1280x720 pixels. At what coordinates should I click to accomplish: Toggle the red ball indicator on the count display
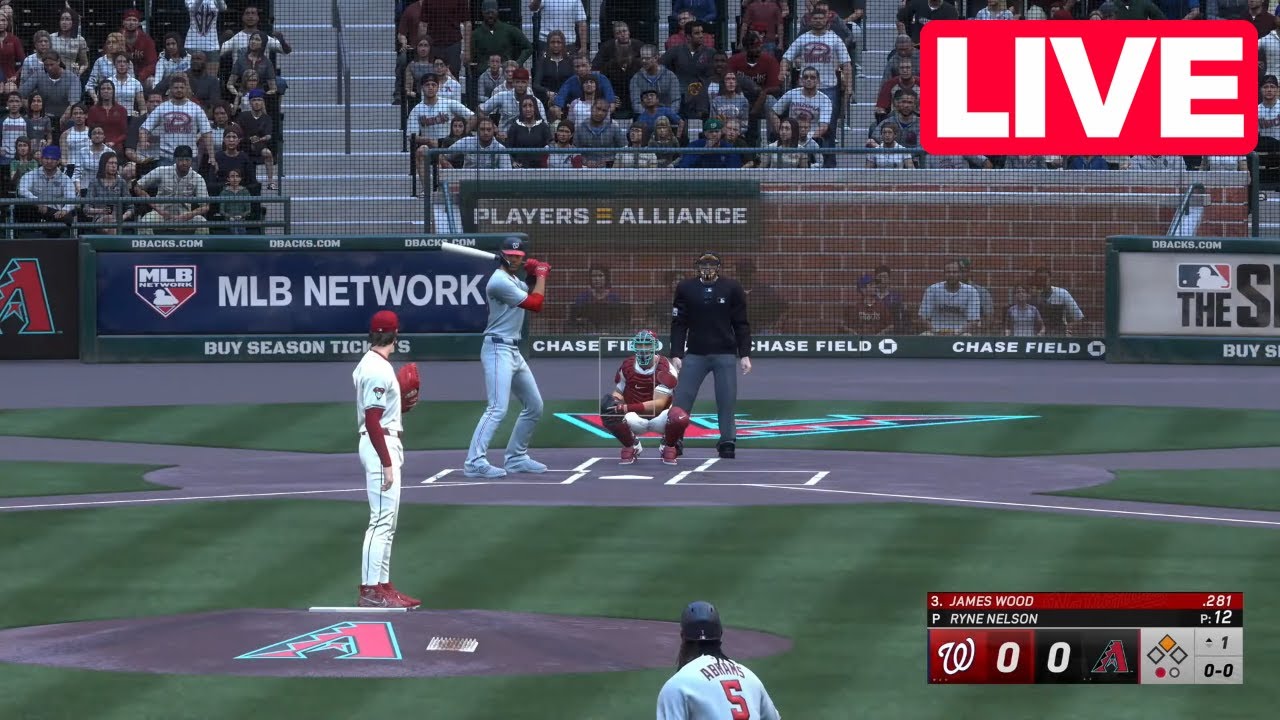1160,672
